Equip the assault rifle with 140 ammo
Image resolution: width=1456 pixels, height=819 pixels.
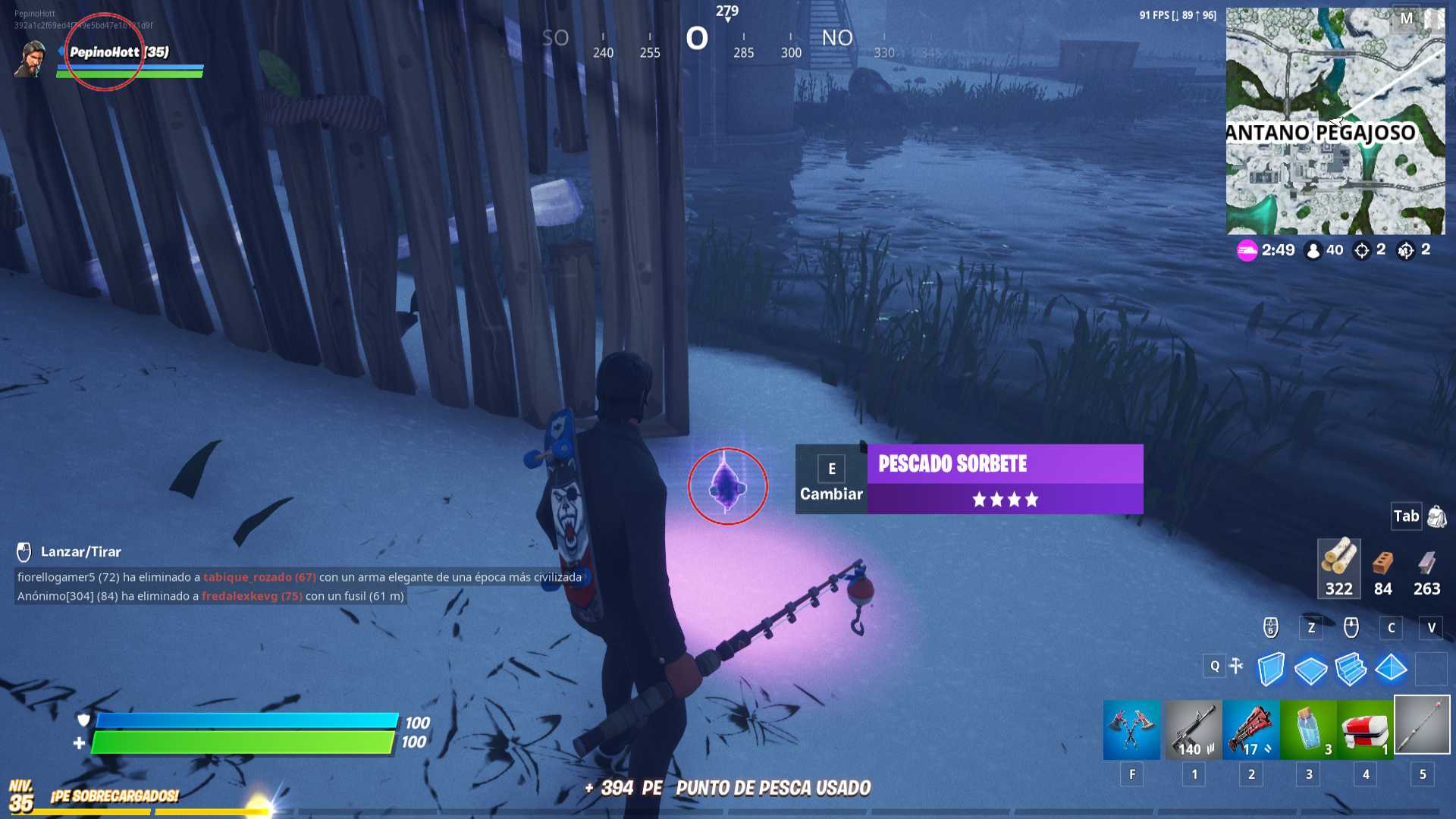coord(1193,730)
